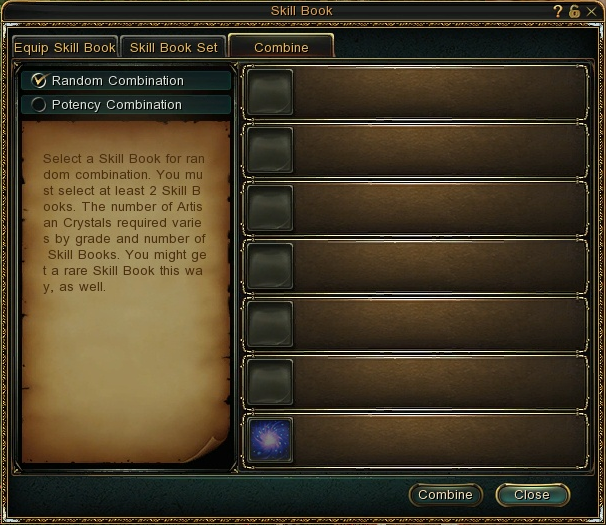Dismiss the Skill Book window via X
Viewport: 606px width, 525px height.
click(591, 11)
